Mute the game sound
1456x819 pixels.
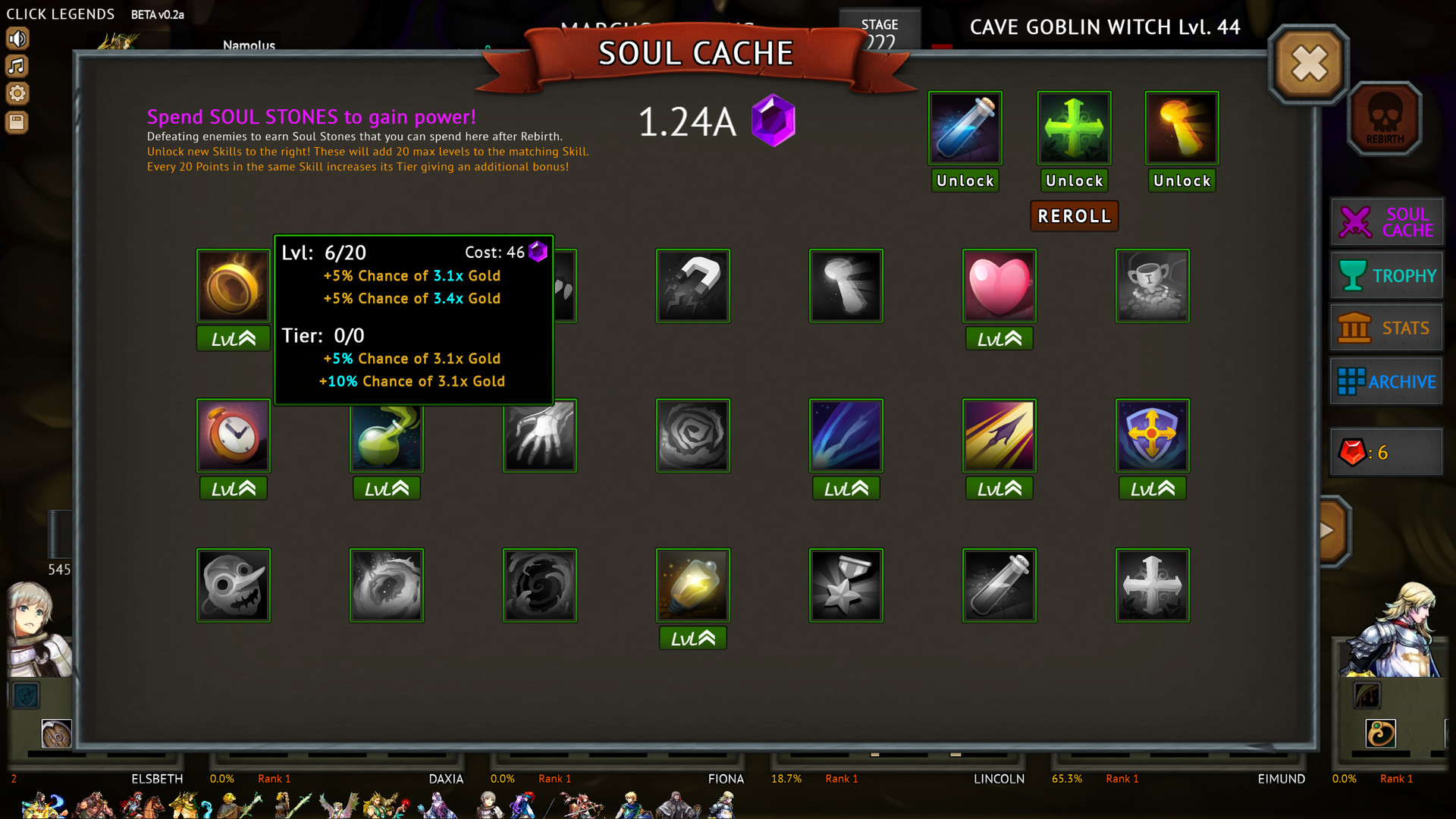click(x=17, y=38)
